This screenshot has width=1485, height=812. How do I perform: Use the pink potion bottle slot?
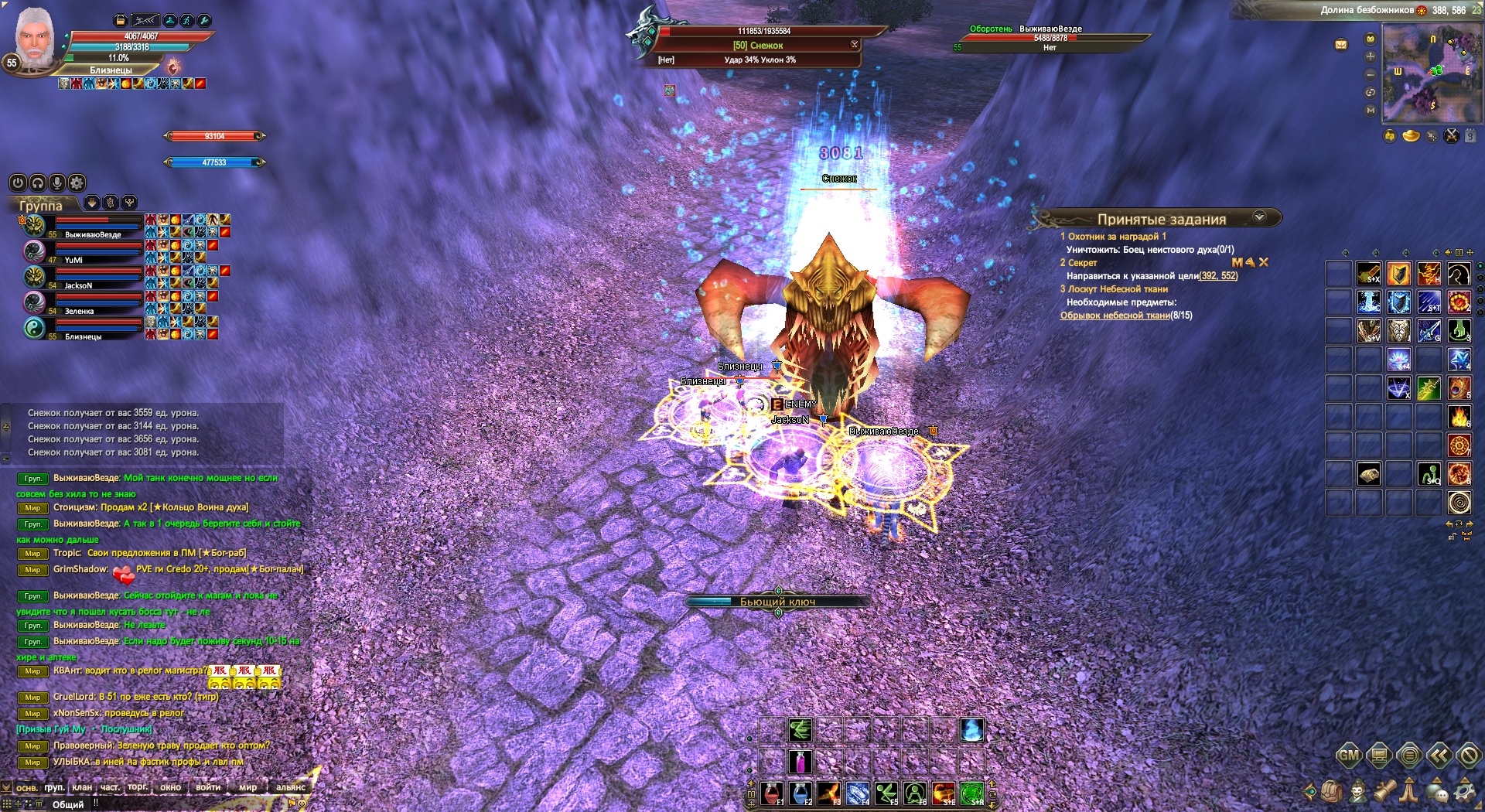(x=801, y=761)
